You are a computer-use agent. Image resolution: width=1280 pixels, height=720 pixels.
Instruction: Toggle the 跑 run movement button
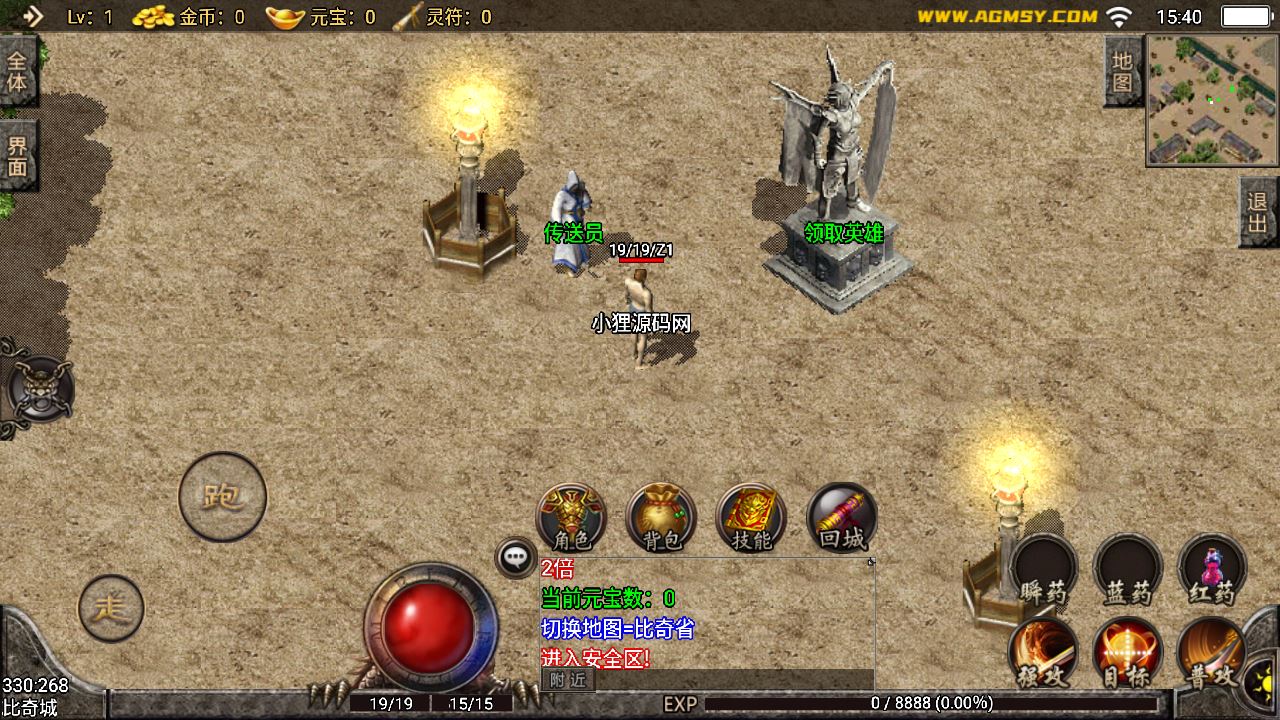(x=222, y=497)
